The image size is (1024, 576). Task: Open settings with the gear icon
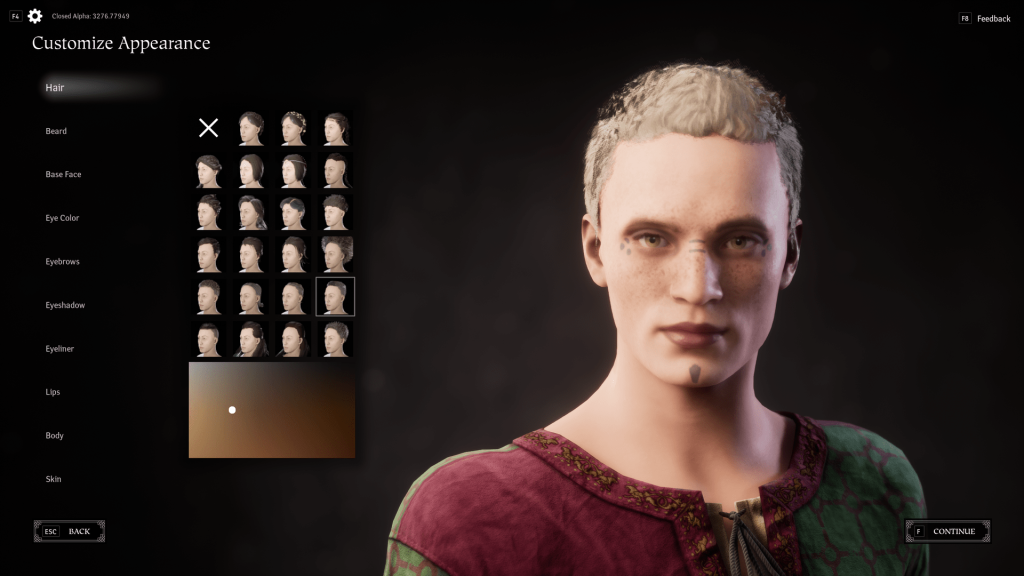(35, 16)
